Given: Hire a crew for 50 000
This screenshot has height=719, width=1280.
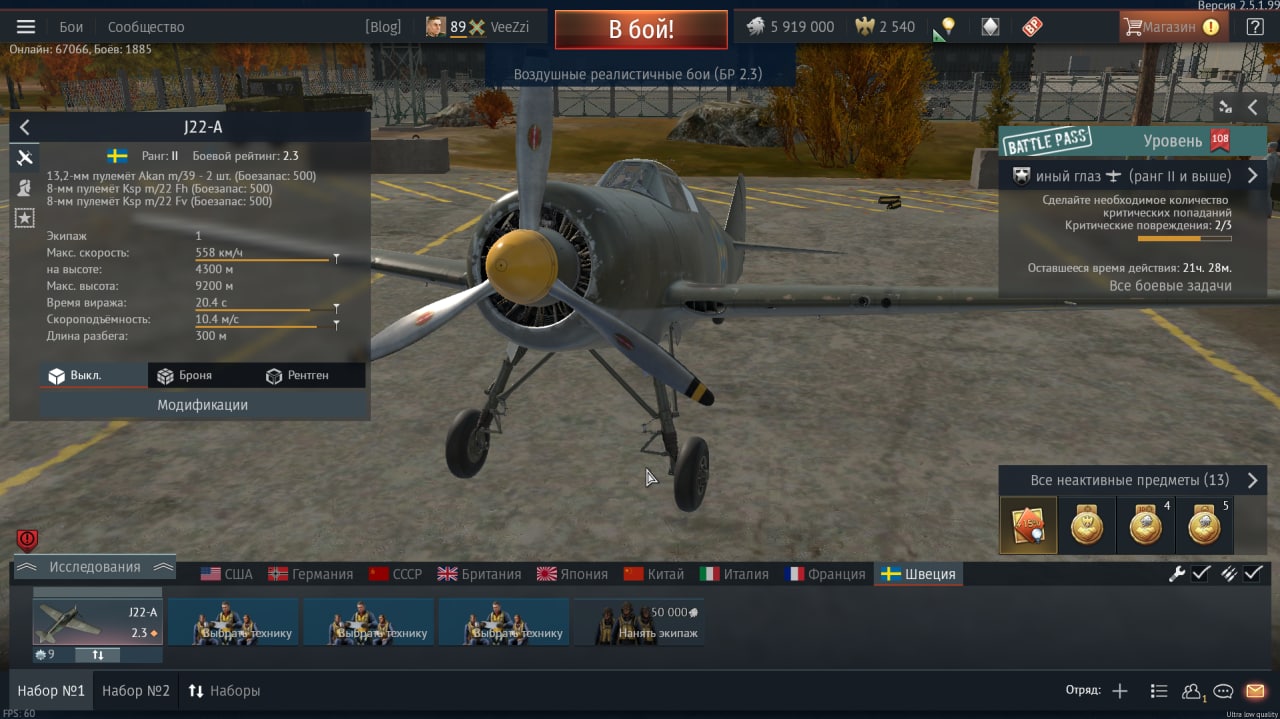Looking at the screenshot, I should coord(640,622).
